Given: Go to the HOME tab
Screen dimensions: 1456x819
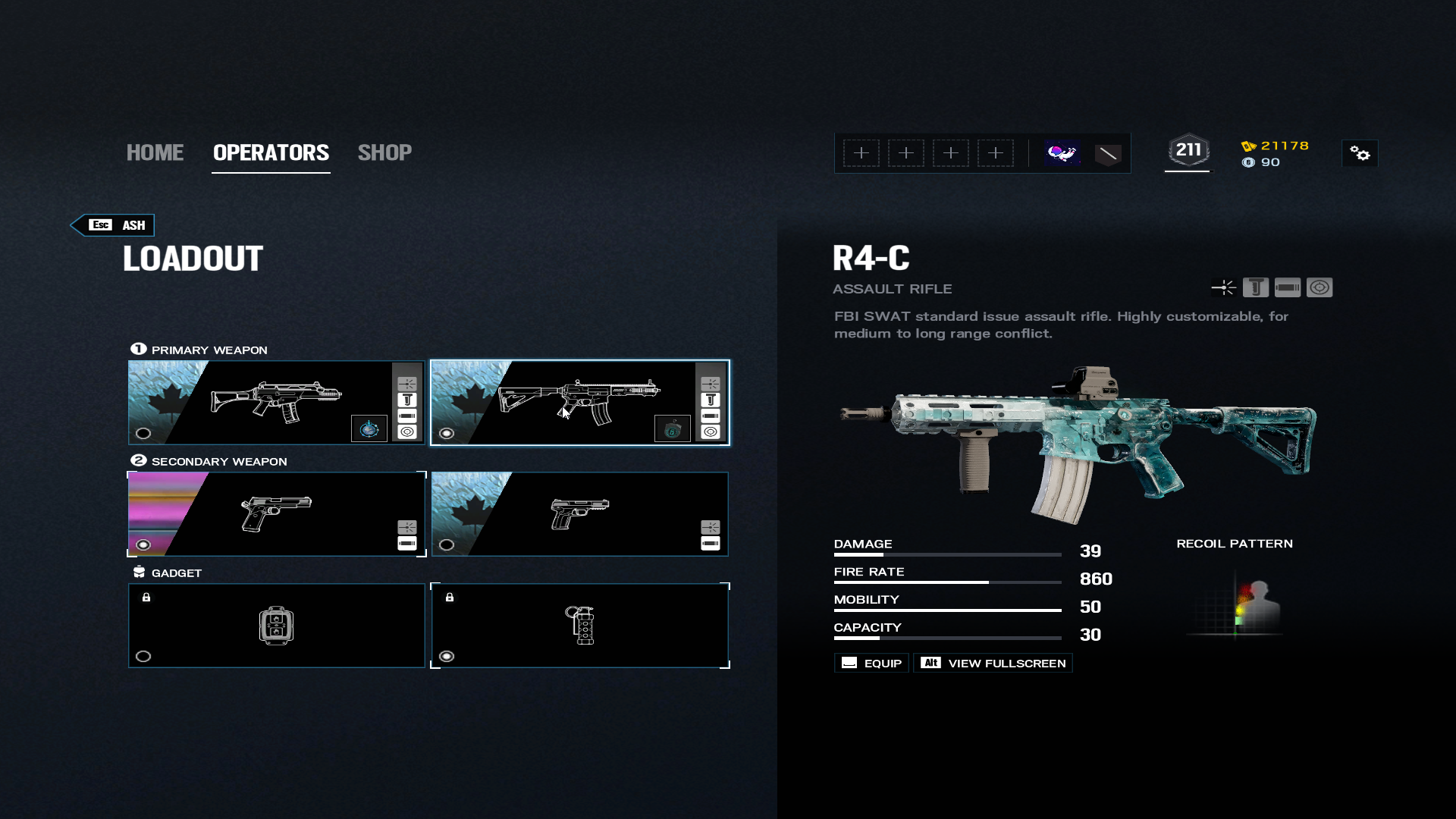Looking at the screenshot, I should point(155,152).
